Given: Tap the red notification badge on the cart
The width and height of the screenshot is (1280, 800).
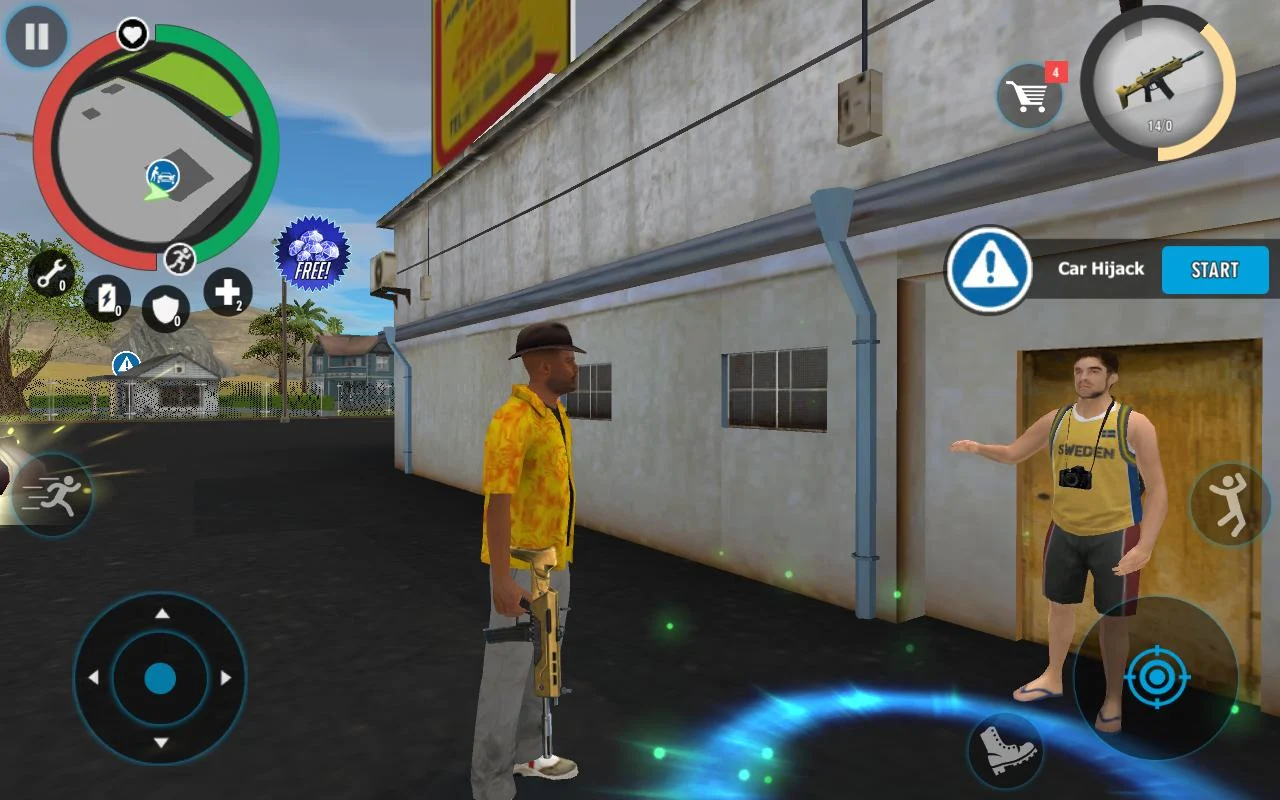Looking at the screenshot, I should click(1056, 71).
